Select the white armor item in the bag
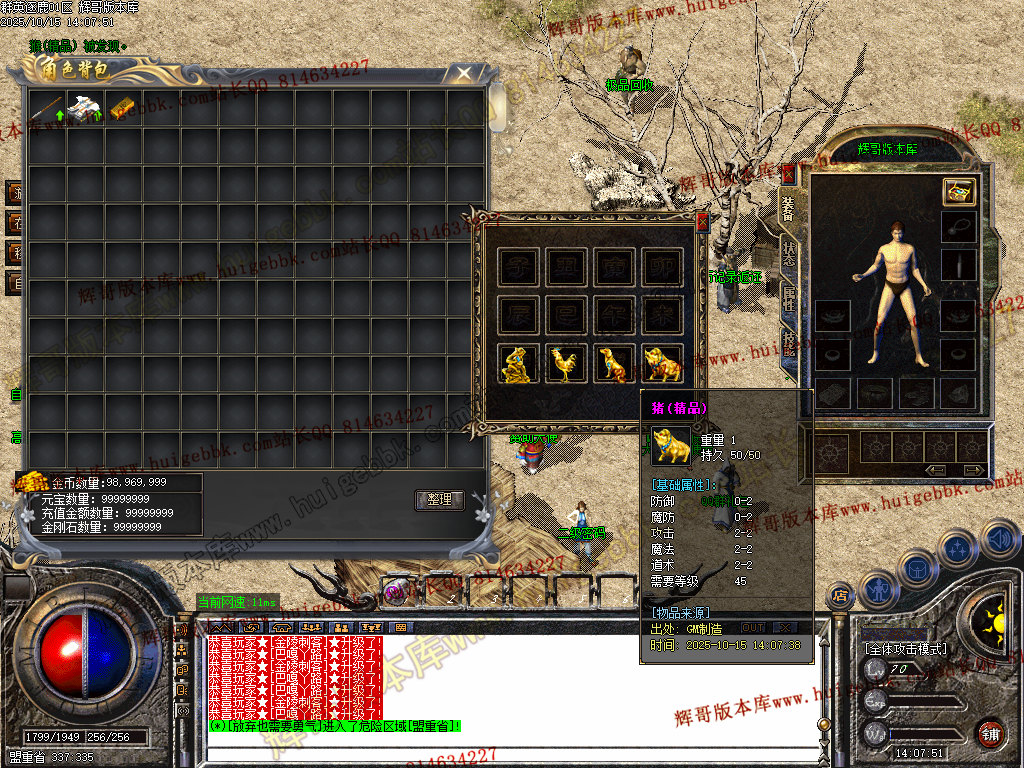The height and width of the screenshot is (768, 1024). point(84,108)
